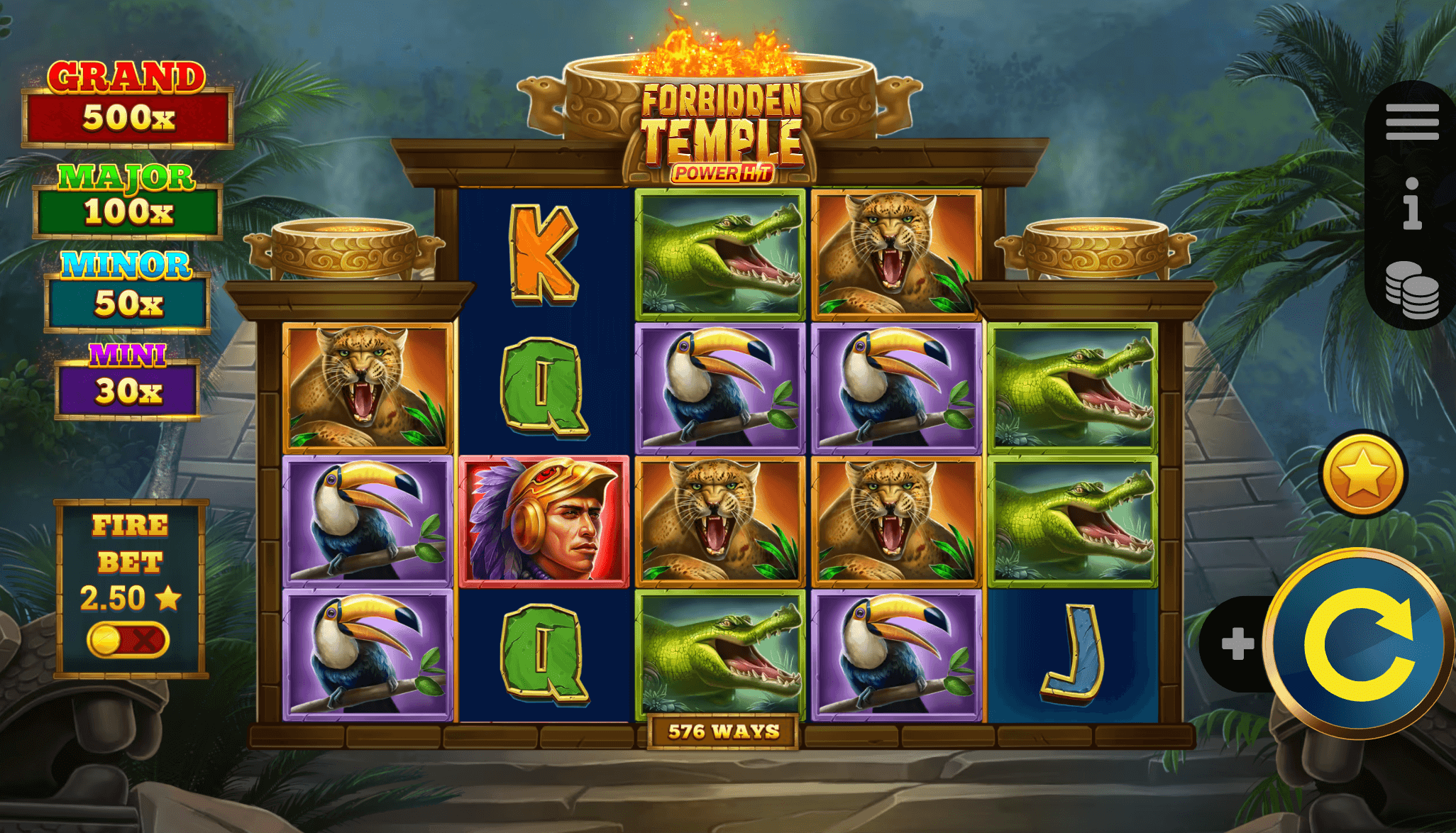Click a toucan symbol on the reels
Screen dimensions: 1456x833
(x=722, y=387)
